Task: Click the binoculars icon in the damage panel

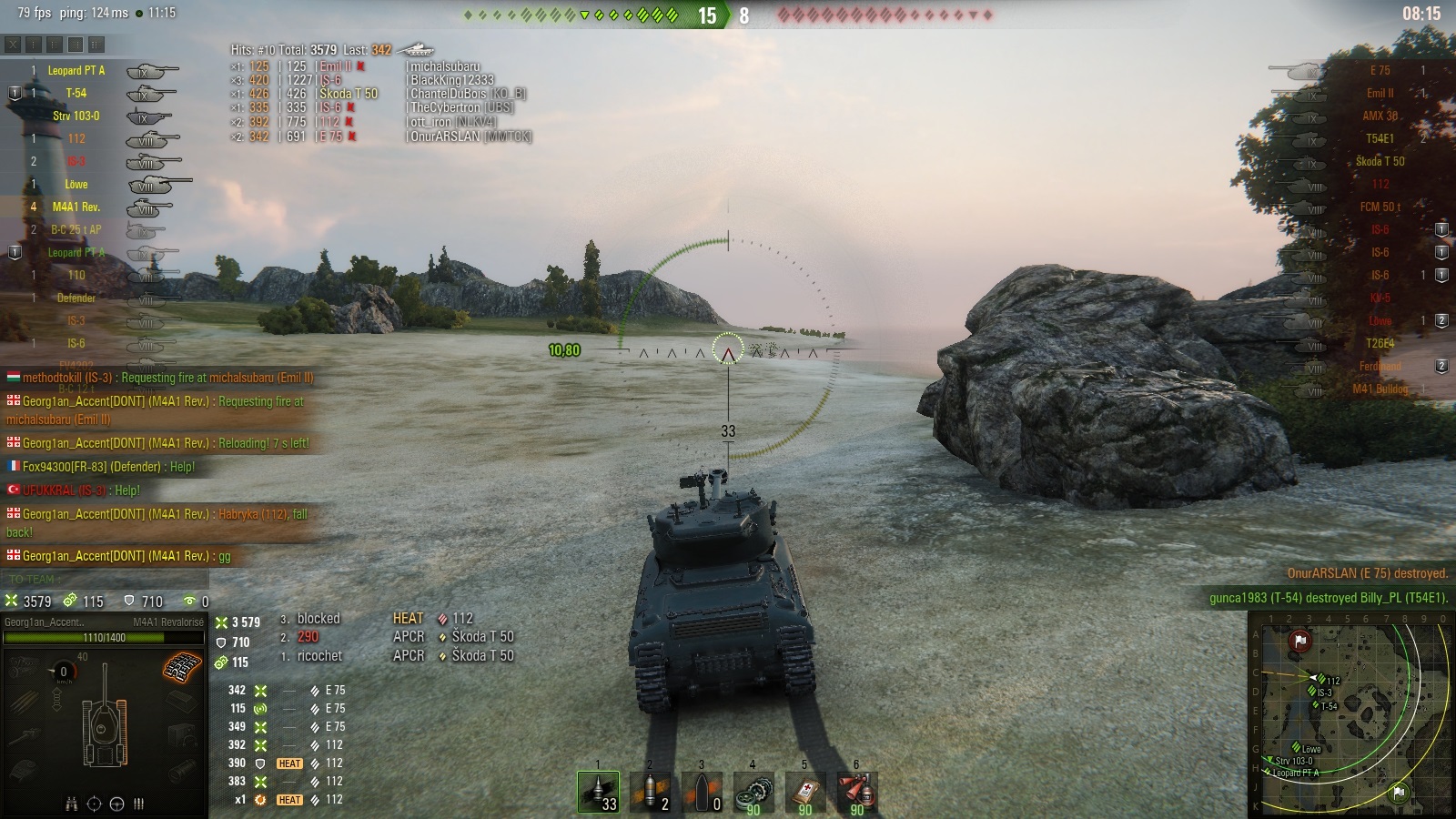Action: tap(72, 804)
